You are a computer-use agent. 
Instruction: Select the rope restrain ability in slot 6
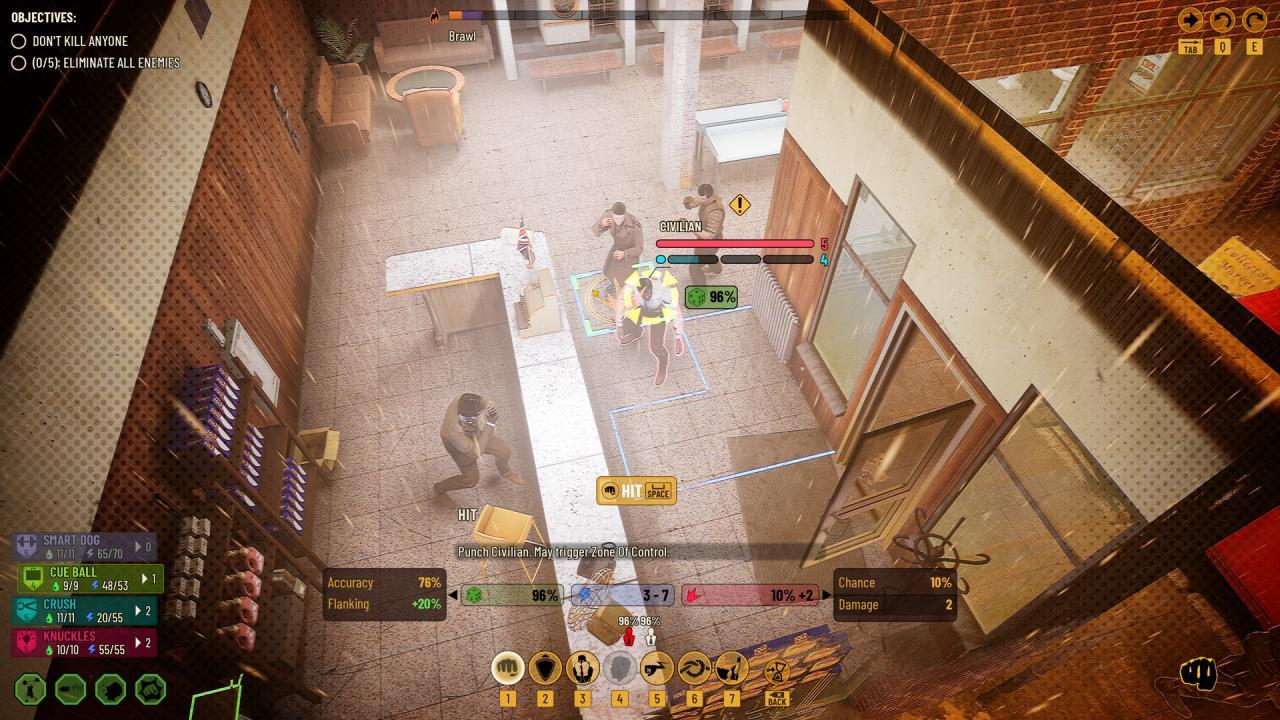(694, 666)
